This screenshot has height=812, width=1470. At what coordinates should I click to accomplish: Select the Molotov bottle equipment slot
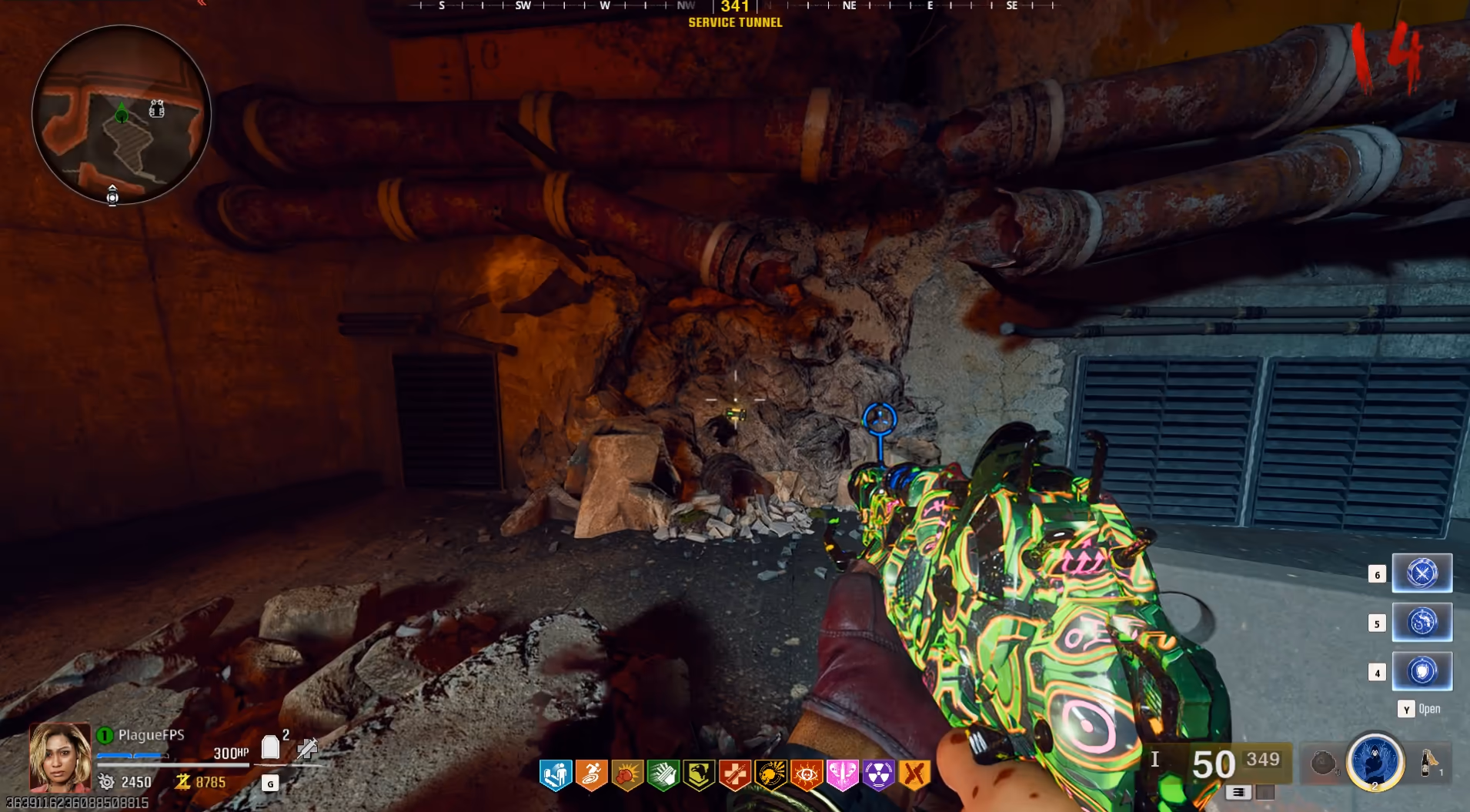click(x=1428, y=763)
